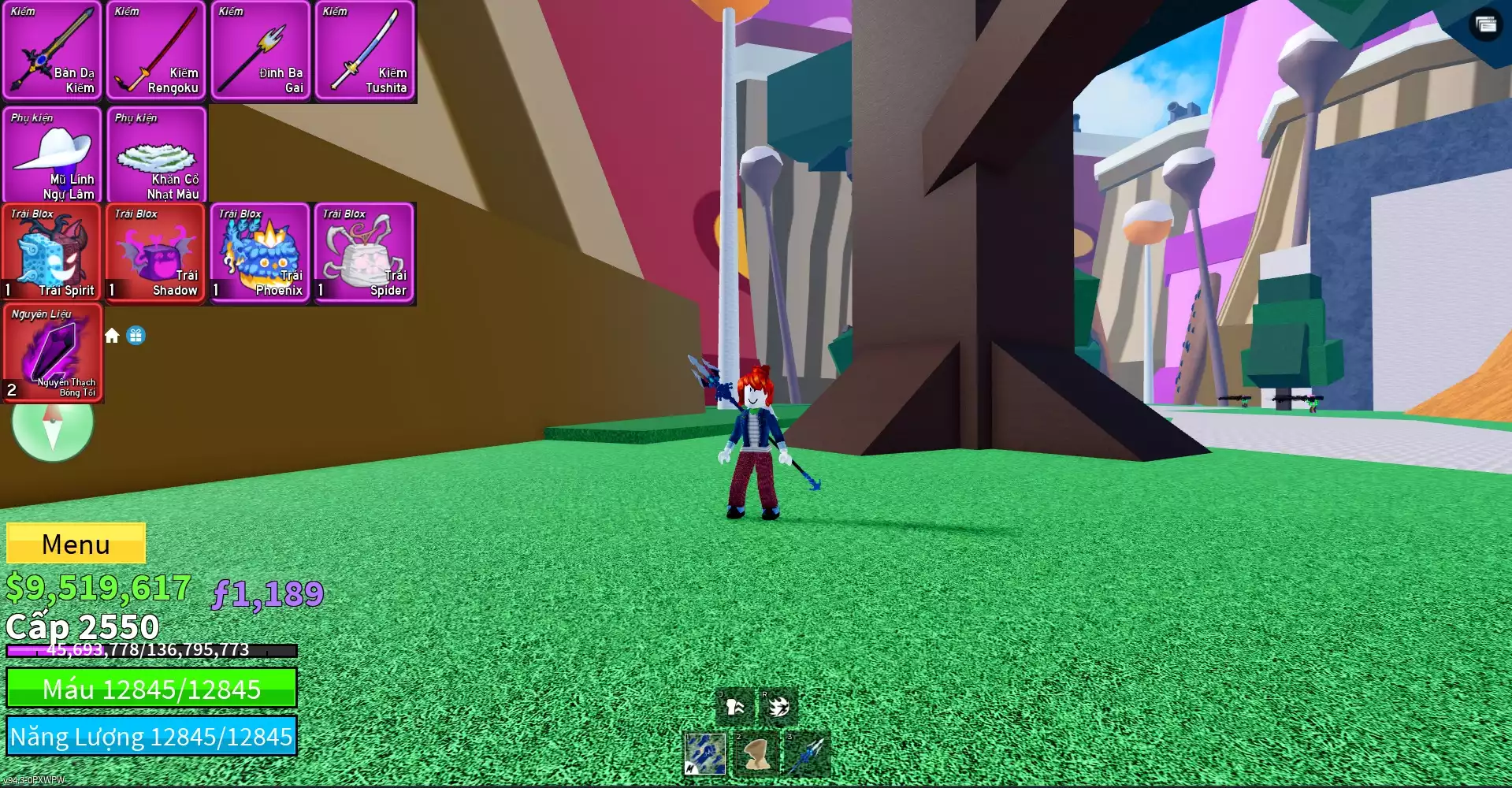Select the Trái Phoenix fruit card
1512x788 pixels.
click(260, 254)
